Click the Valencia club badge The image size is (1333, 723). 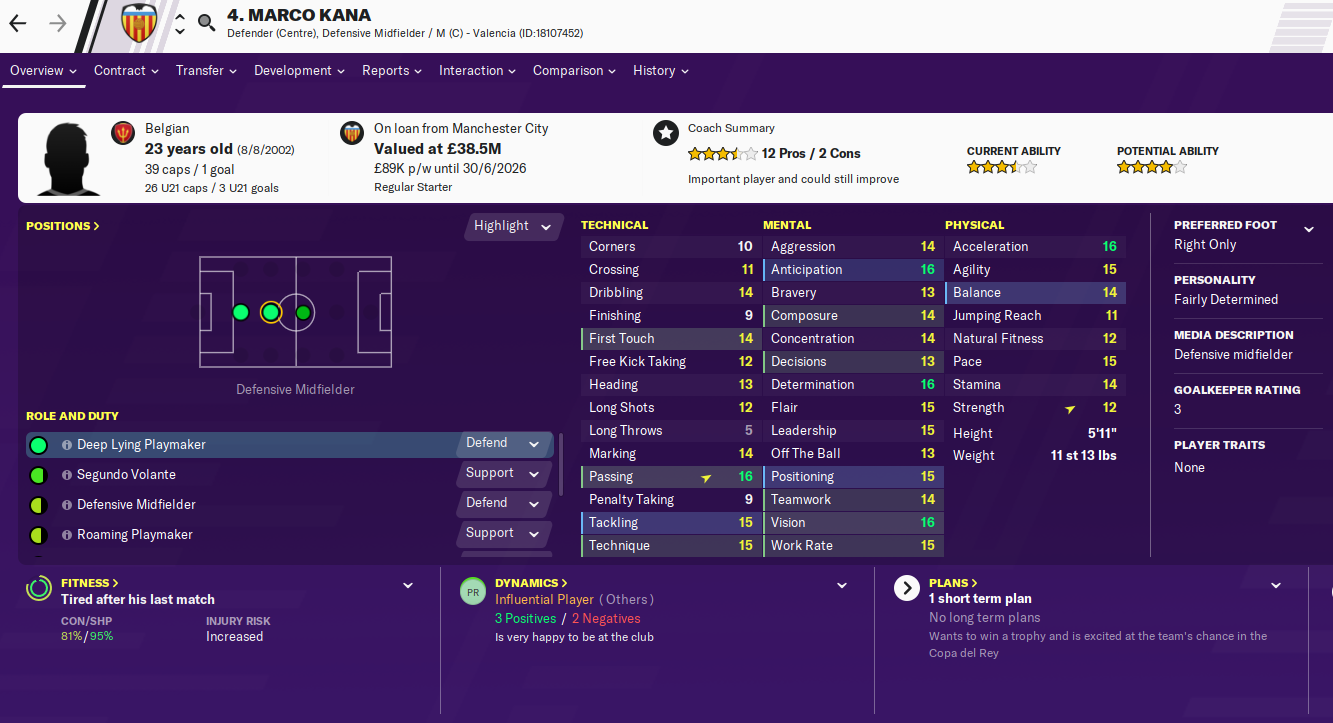click(x=139, y=23)
